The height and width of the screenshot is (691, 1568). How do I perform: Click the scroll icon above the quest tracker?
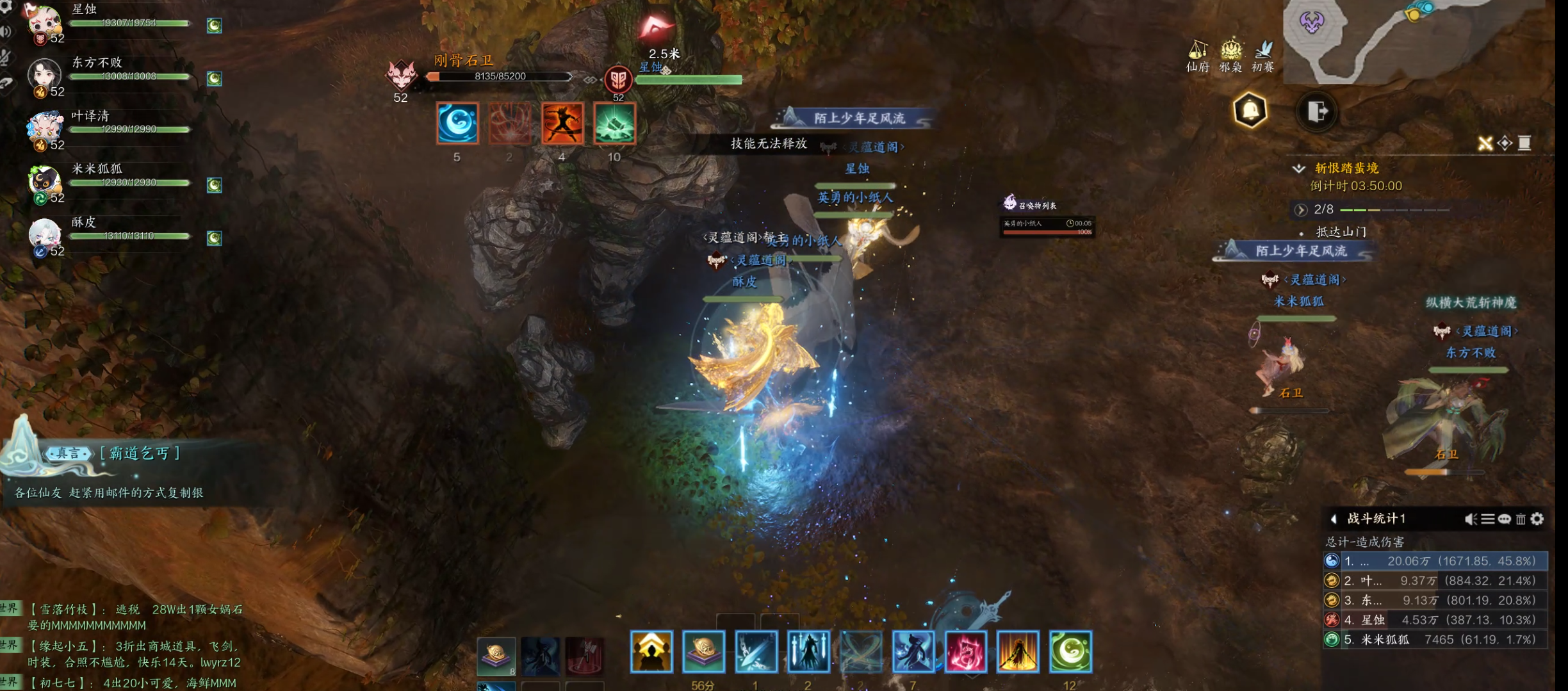[x=1524, y=143]
